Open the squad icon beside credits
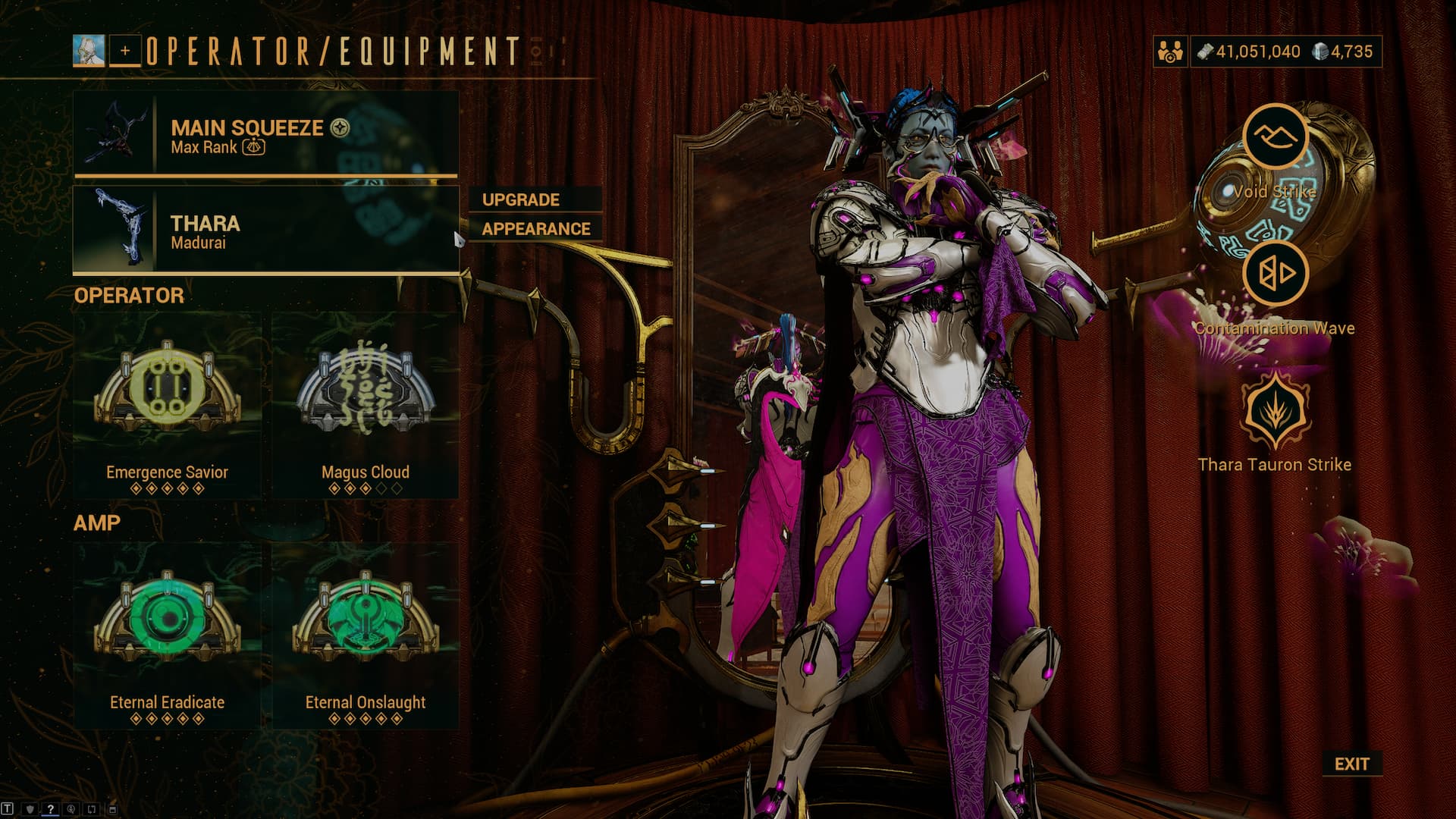The width and height of the screenshot is (1456, 819). pyautogui.click(x=1170, y=52)
